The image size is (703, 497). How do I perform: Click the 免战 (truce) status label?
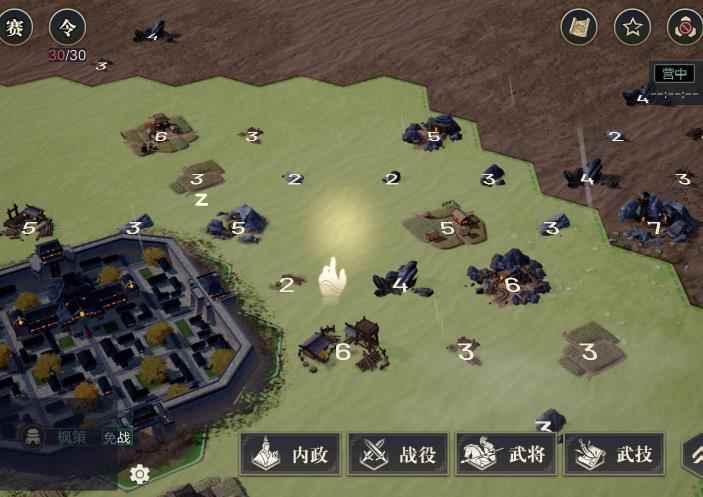(117, 437)
